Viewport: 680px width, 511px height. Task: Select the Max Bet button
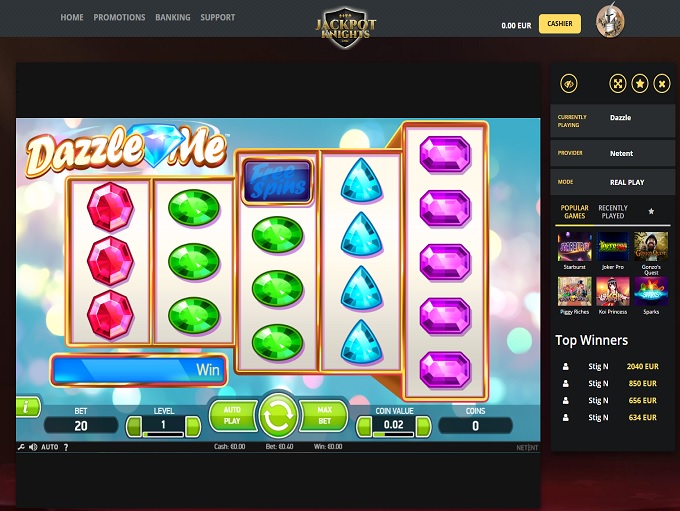pyautogui.click(x=324, y=416)
